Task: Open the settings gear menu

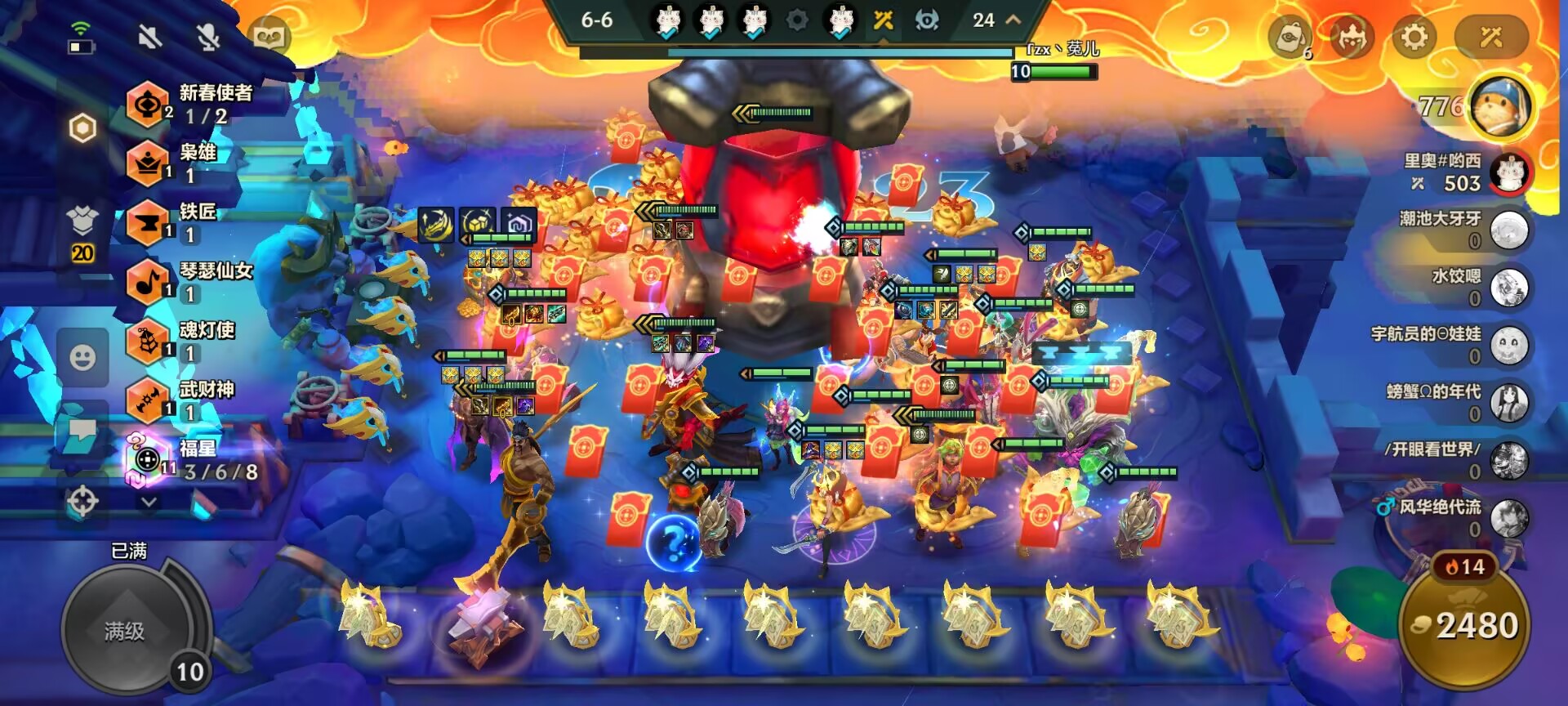Action: (x=1414, y=37)
